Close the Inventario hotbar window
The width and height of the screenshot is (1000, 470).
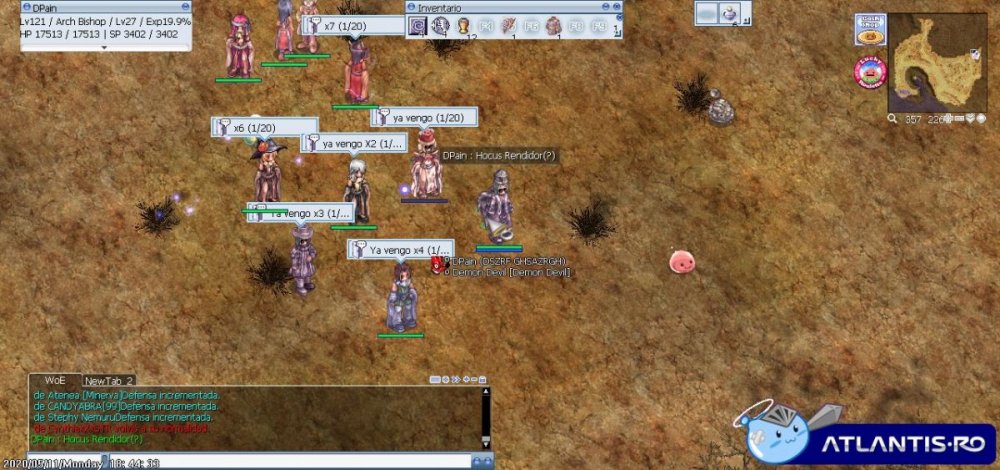tap(615, 6)
